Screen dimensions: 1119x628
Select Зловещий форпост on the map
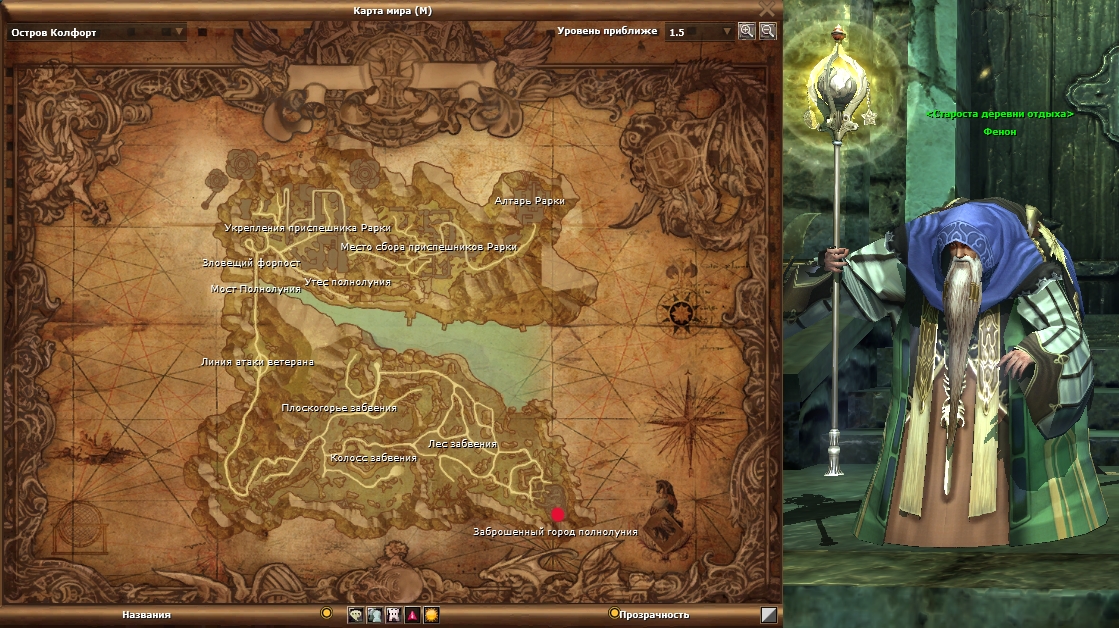click(x=251, y=263)
